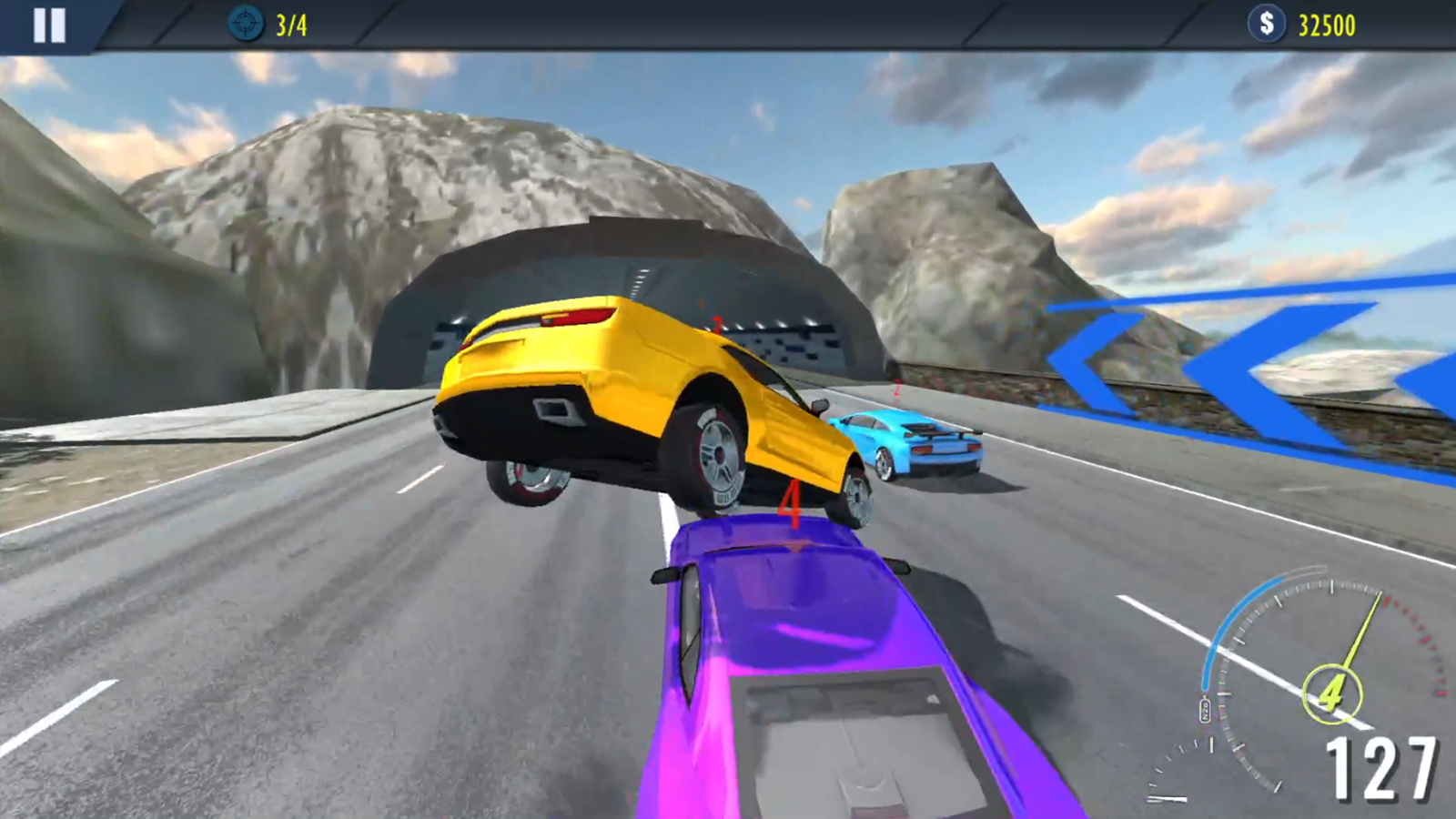This screenshot has width=1456, height=819.
Task: Click the yellow gear number 4 indicator
Action: 1332,692
